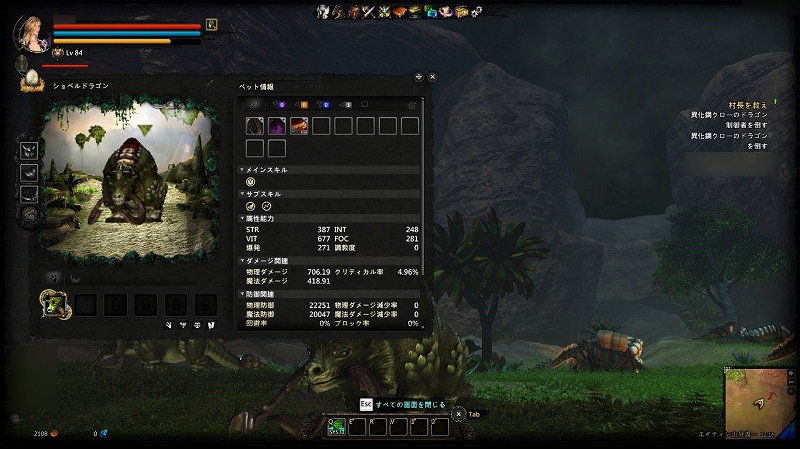Open the crossed swords icon in top toolbar
800x449 pixels.
pyautogui.click(x=369, y=11)
